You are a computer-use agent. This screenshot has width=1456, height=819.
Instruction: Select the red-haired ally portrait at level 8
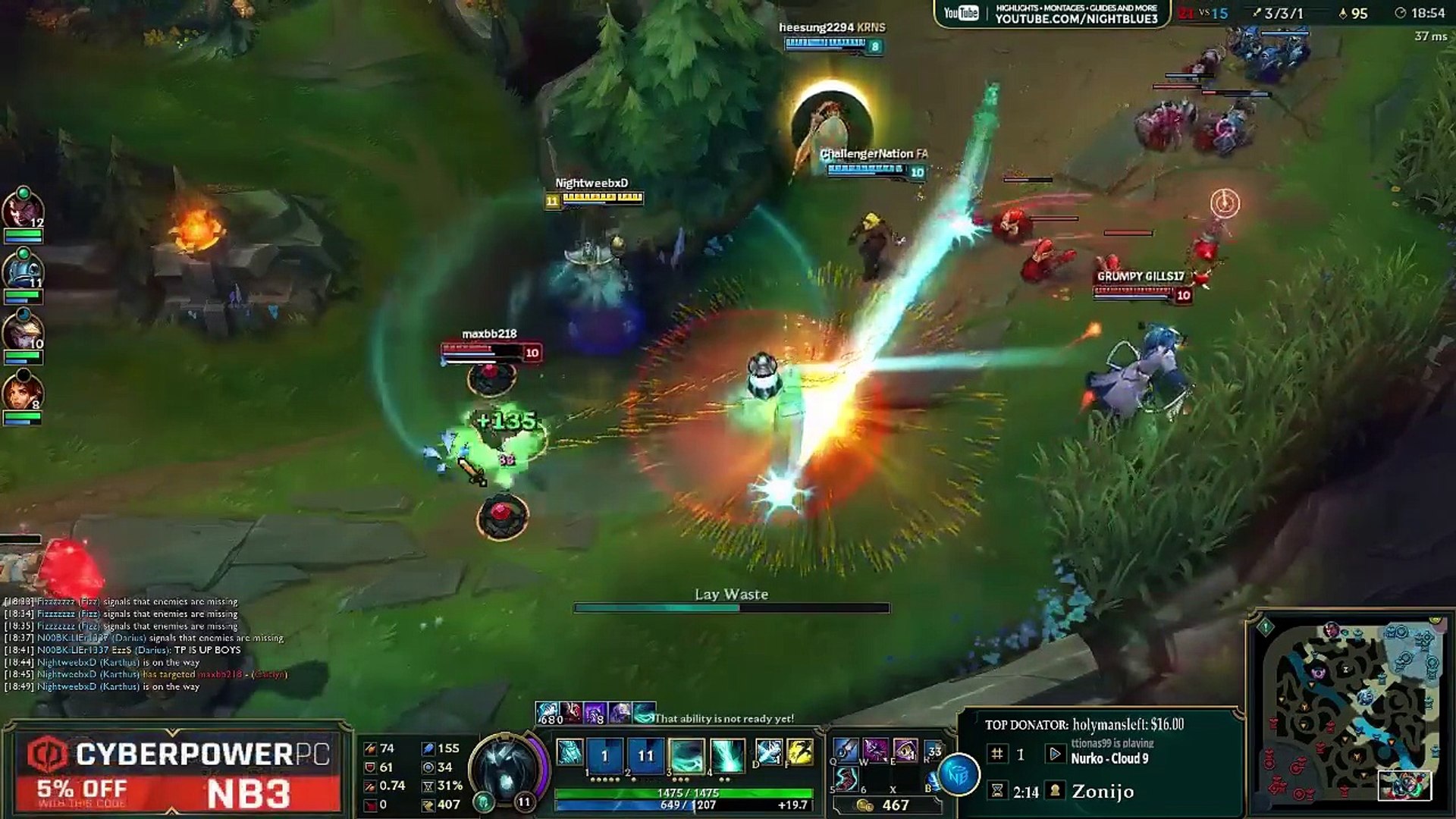click(x=23, y=393)
